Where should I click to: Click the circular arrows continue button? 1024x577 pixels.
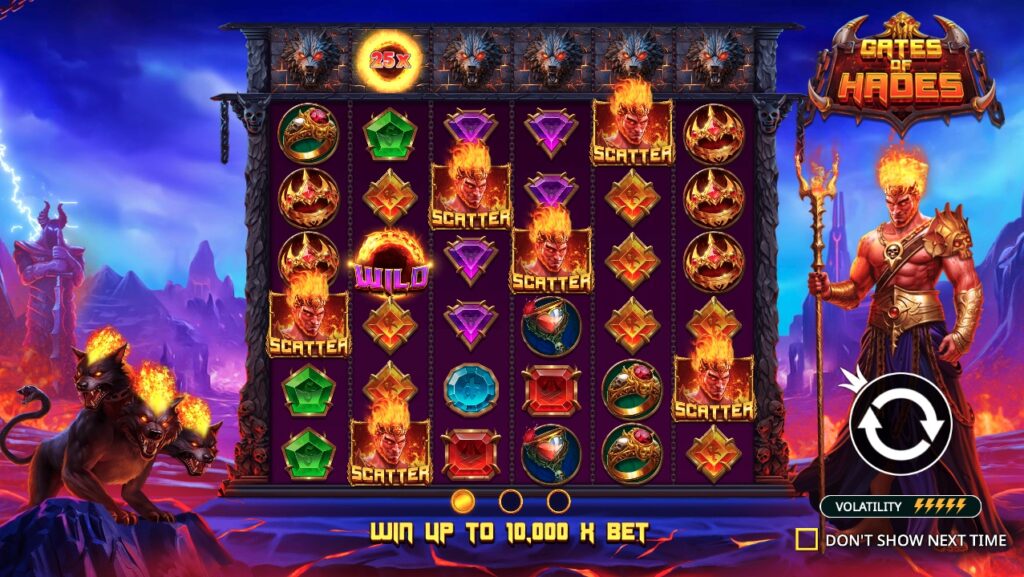(x=900, y=424)
